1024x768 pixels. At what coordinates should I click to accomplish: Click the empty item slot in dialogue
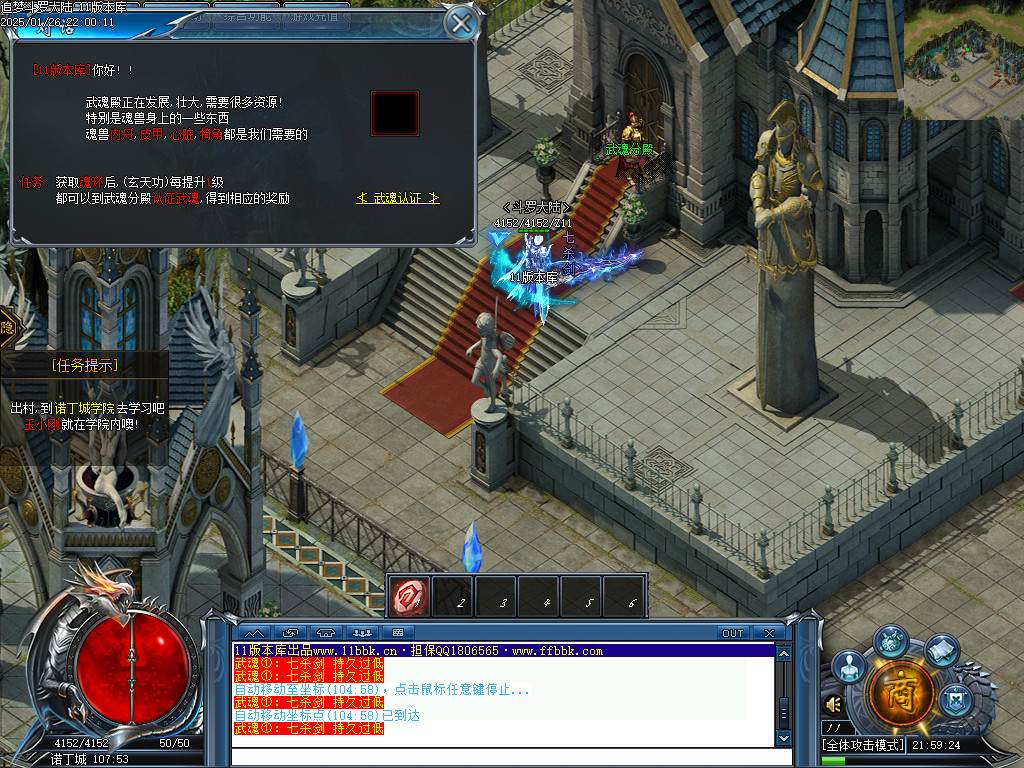(x=394, y=113)
